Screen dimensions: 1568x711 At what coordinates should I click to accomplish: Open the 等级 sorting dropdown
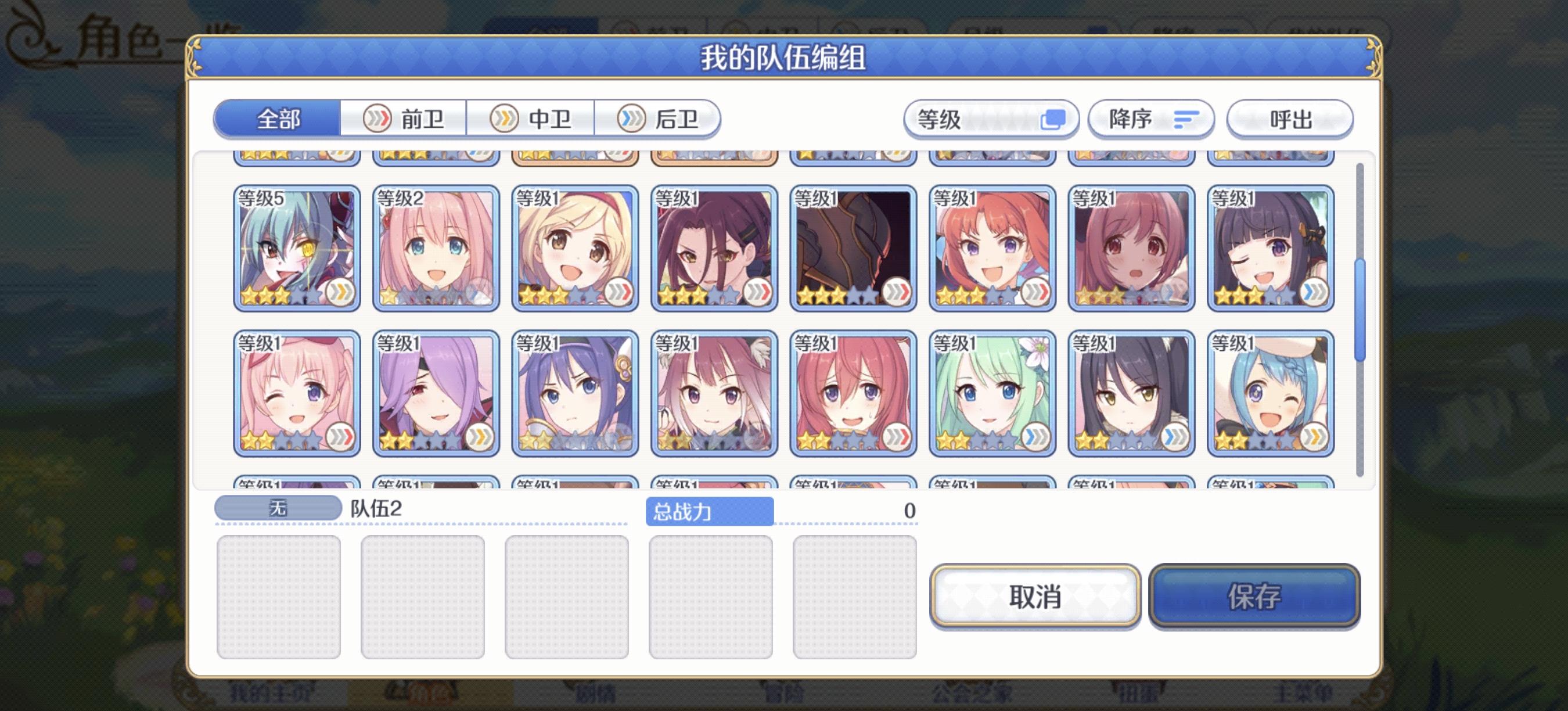click(x=974, y=119)
